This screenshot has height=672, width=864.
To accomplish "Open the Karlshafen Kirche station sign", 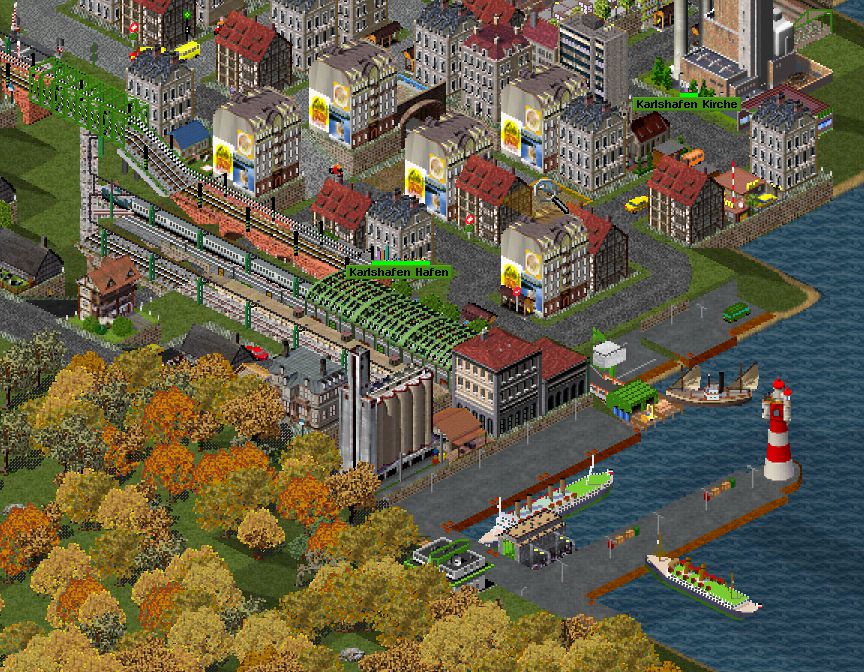I will tap(686, 103).
